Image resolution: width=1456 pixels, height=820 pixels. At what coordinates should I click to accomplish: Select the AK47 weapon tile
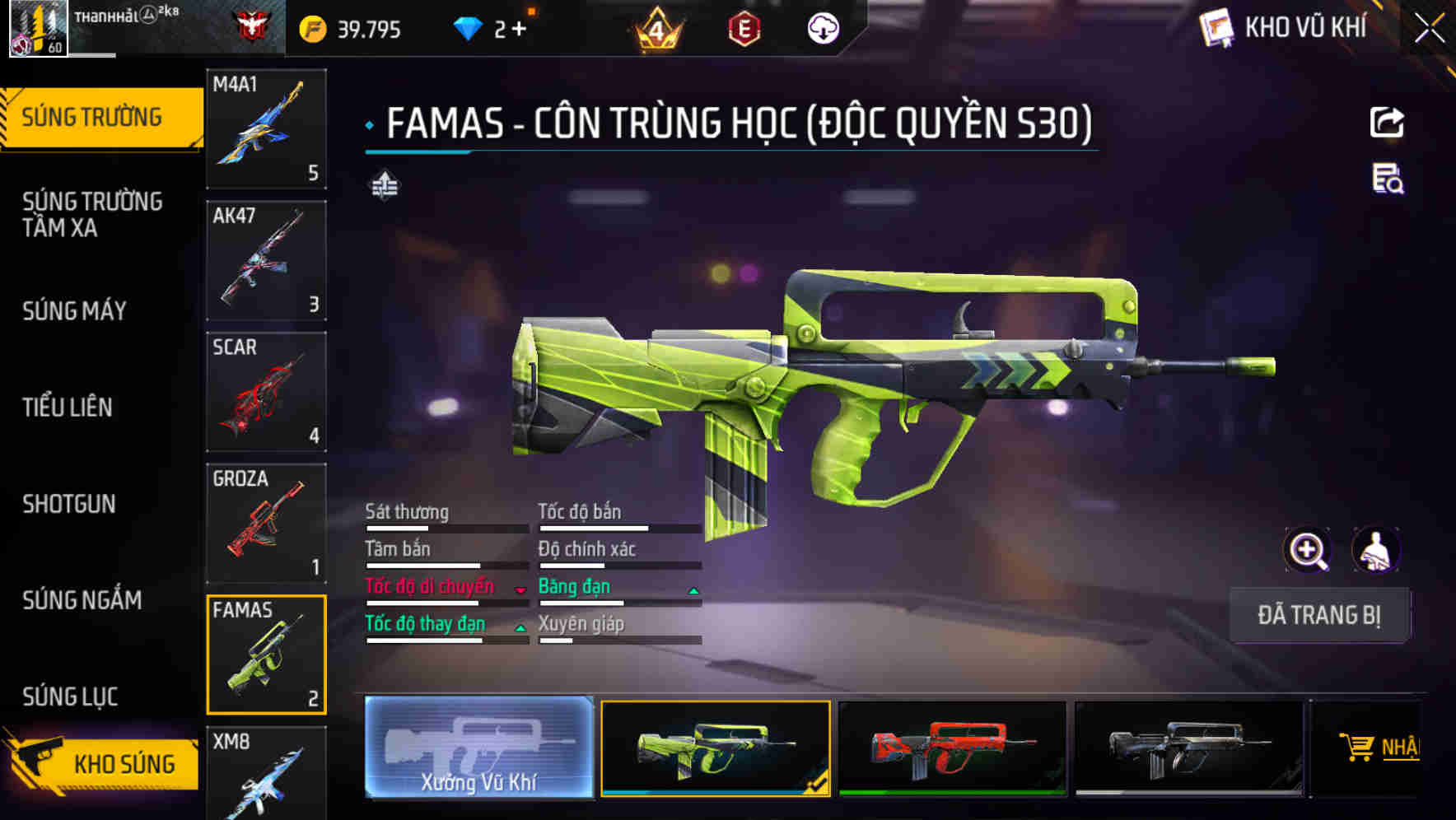(x=266, y=260)
